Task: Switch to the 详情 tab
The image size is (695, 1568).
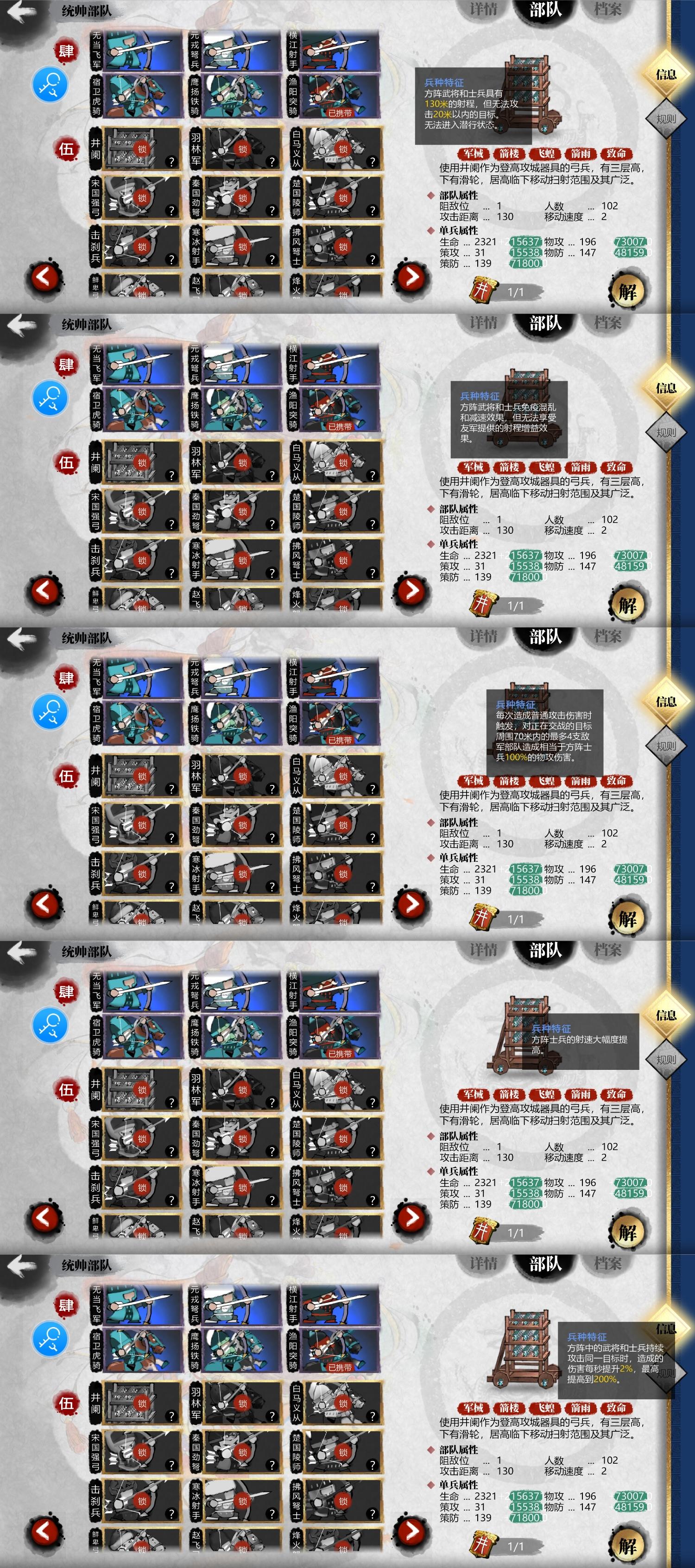Action: [485, 9]
